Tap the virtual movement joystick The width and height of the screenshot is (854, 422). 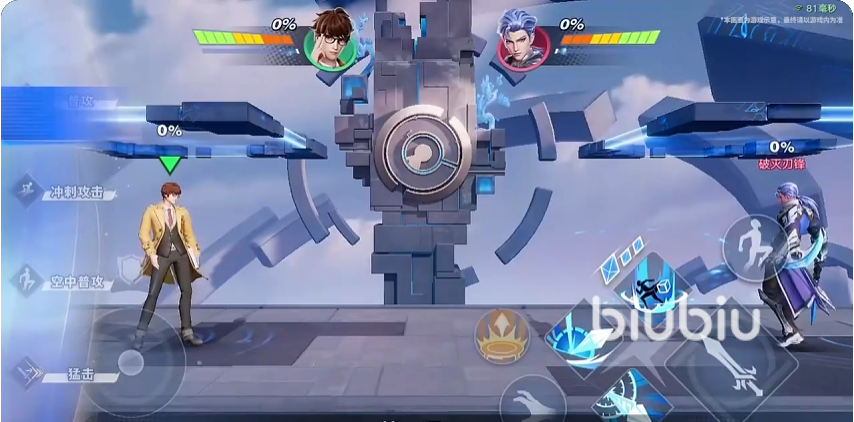pyautogui.click(x=131, y=362)
